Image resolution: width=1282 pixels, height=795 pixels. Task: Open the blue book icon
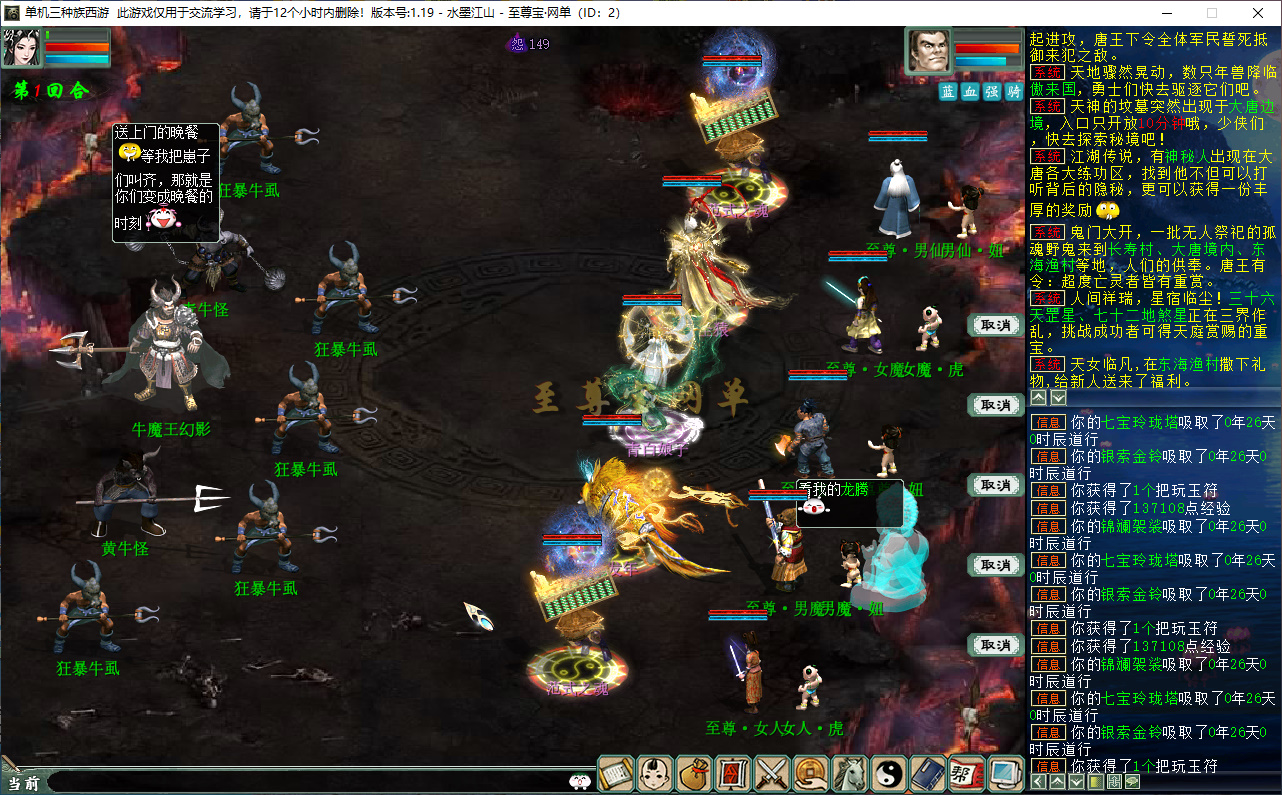[x=927, y=773]
